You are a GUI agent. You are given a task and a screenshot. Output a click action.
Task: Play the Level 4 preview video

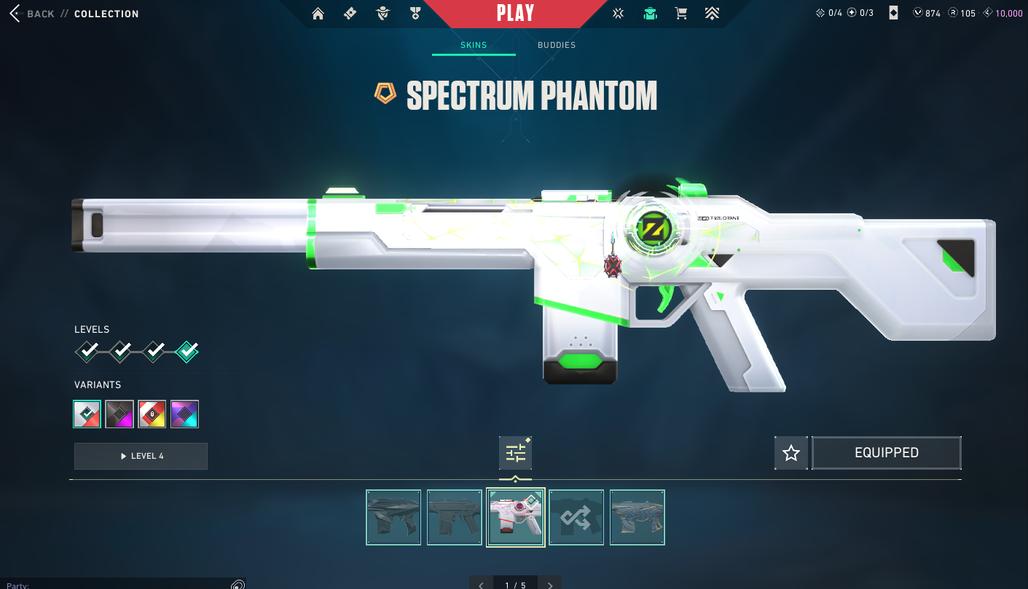pos(141,456)
